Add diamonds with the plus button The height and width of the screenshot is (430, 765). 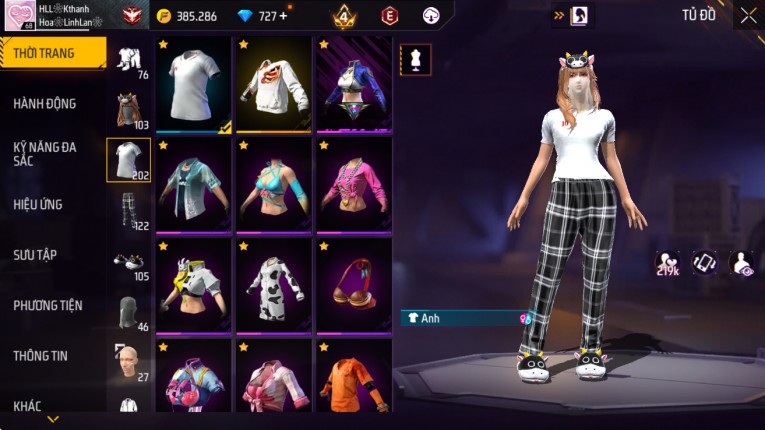point(283,16)
